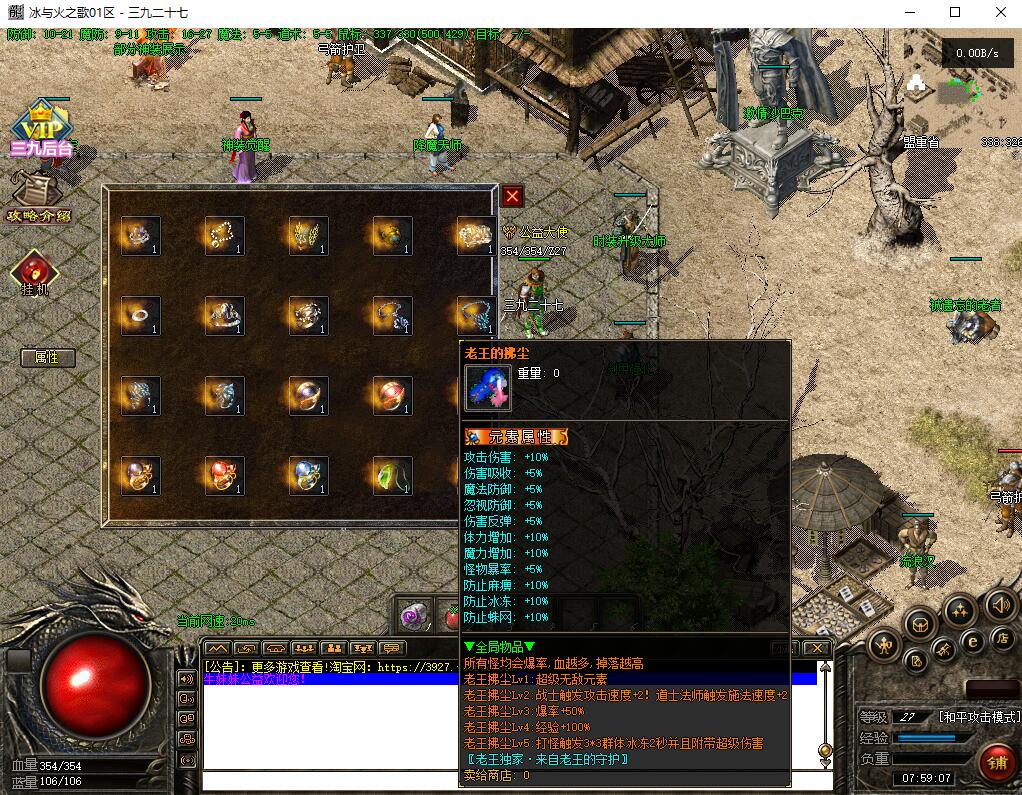The width and height of the screenshot is (1022, 795).
Task: Open the skills three-star icon
Action: (x=960, y=609)
